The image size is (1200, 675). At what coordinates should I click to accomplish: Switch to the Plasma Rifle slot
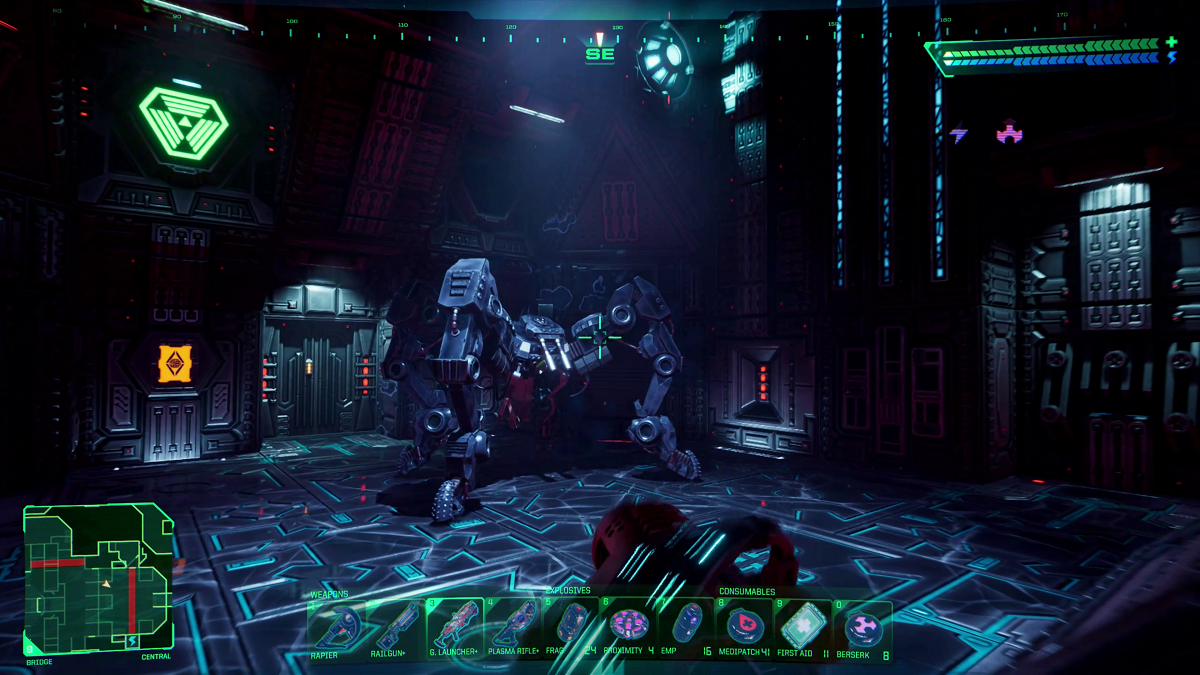[x=514, y=625]
